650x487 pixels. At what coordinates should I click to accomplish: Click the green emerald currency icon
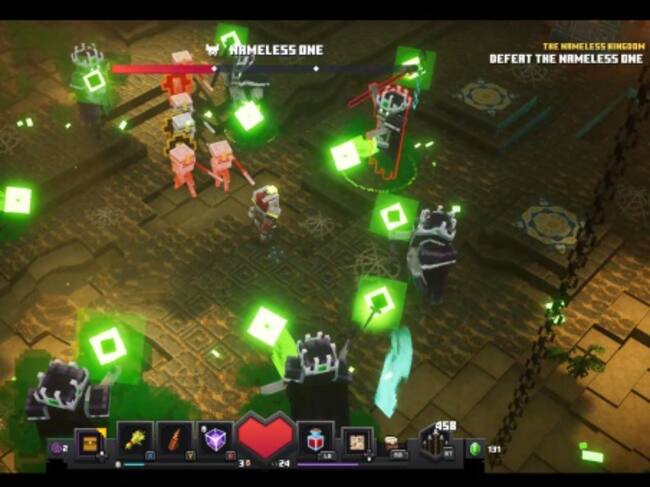click(x=476, y=449)
